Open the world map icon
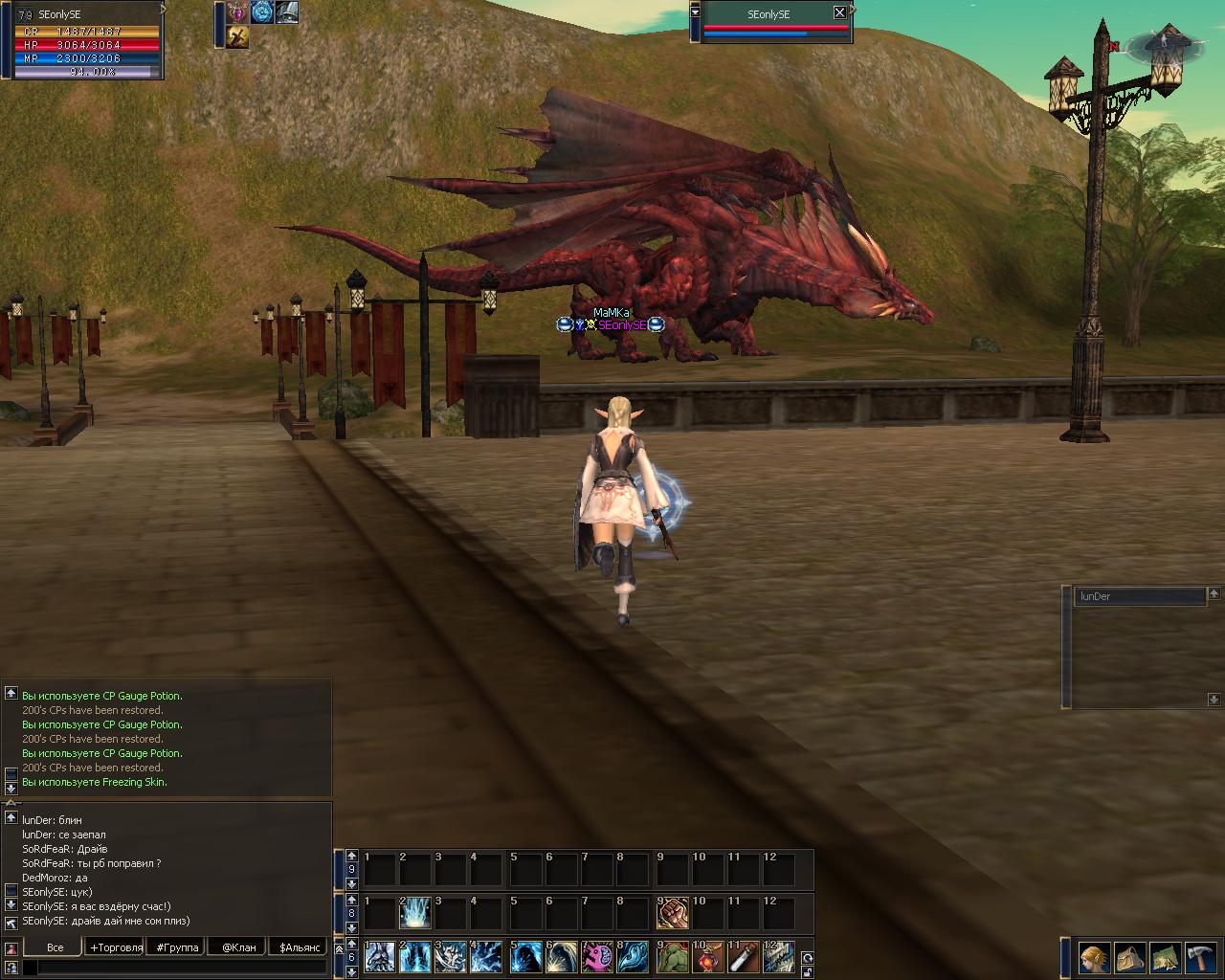Viewport: 1225px width, 980px height. pos(1166,957)
